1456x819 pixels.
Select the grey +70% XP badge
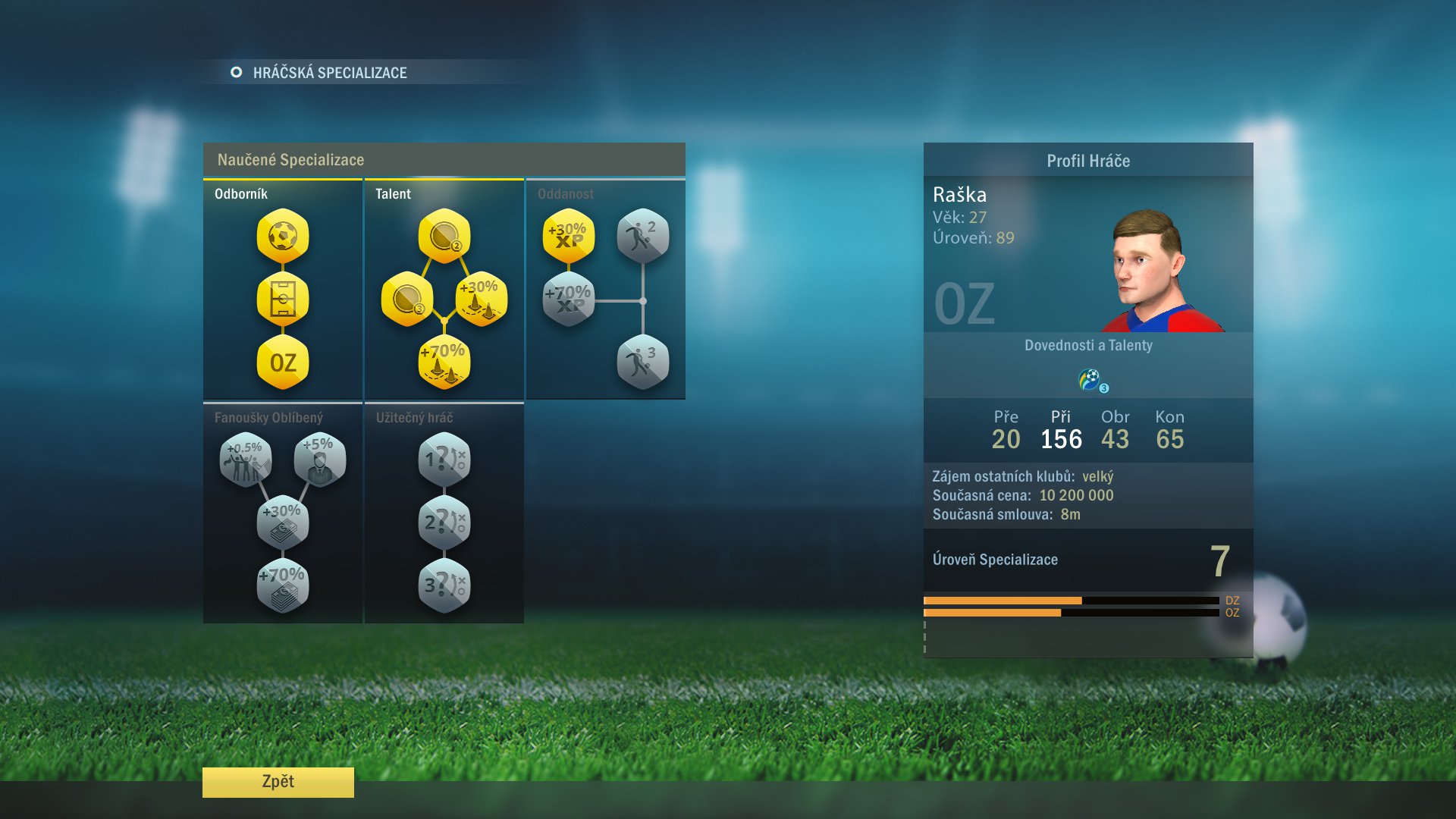point(569,299)
